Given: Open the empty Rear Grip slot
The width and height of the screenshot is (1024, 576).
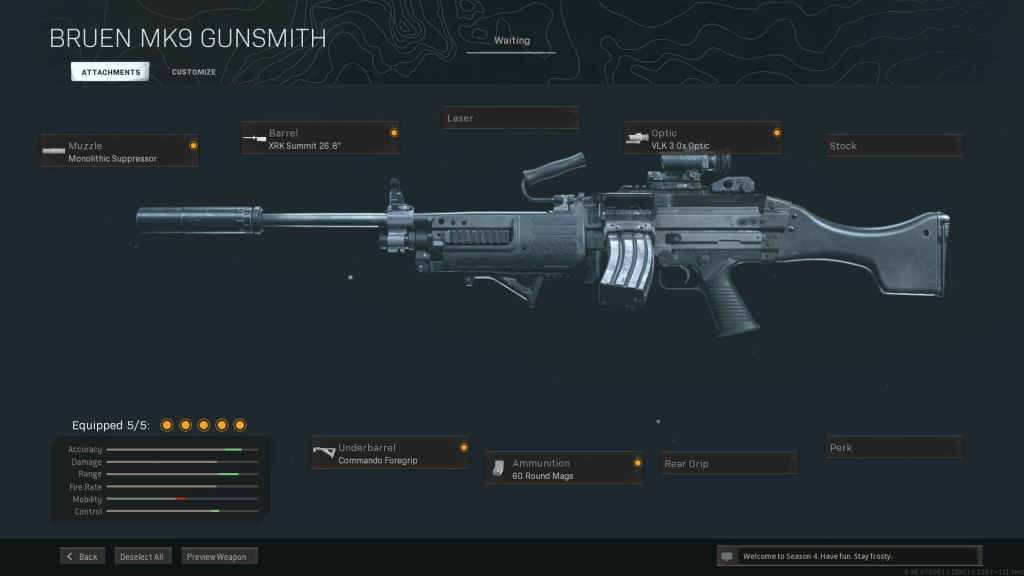Looking at the screenshot, I should [x=729, y=464].
